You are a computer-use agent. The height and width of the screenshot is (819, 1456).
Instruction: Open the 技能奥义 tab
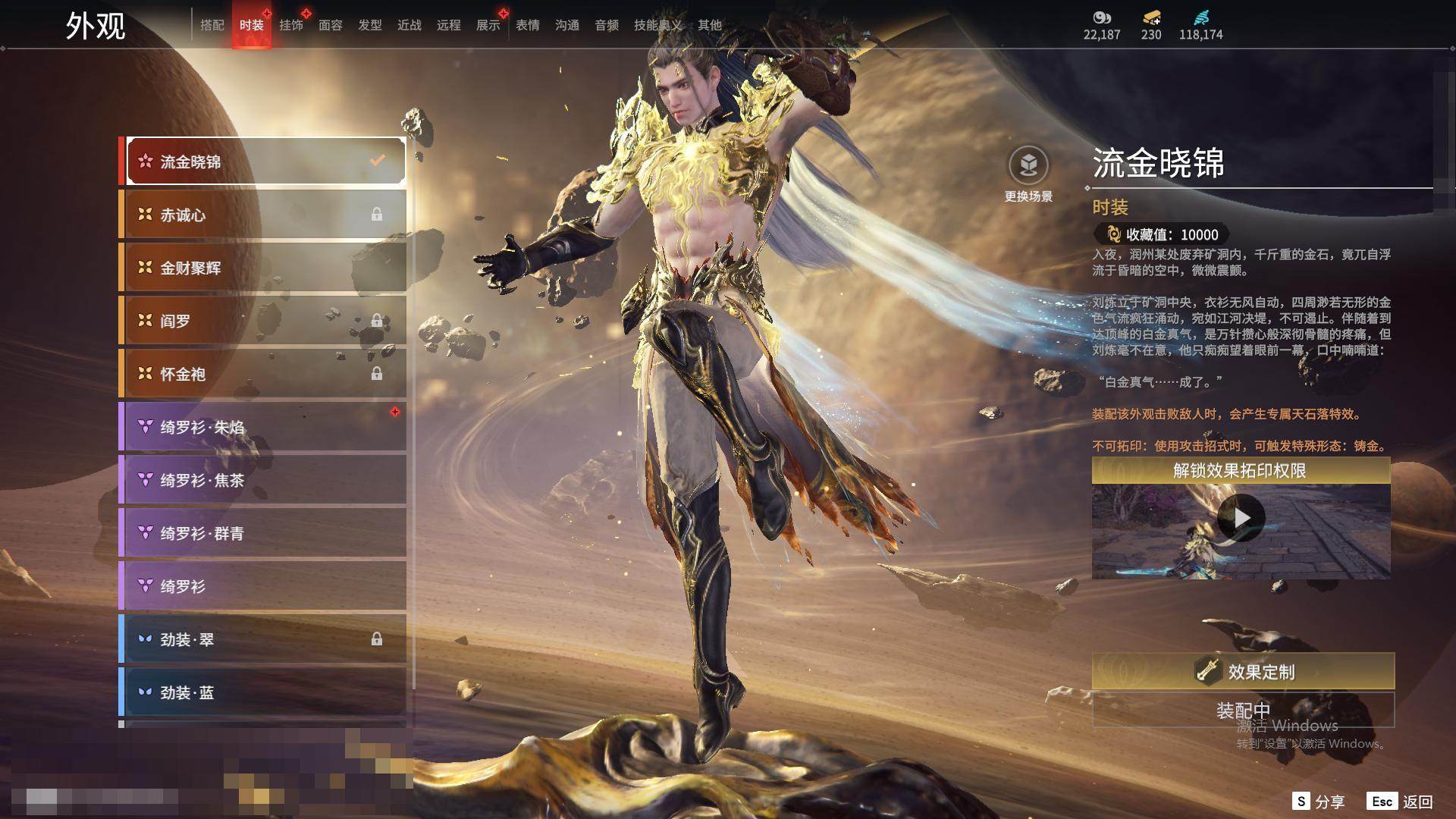point(657,25)
